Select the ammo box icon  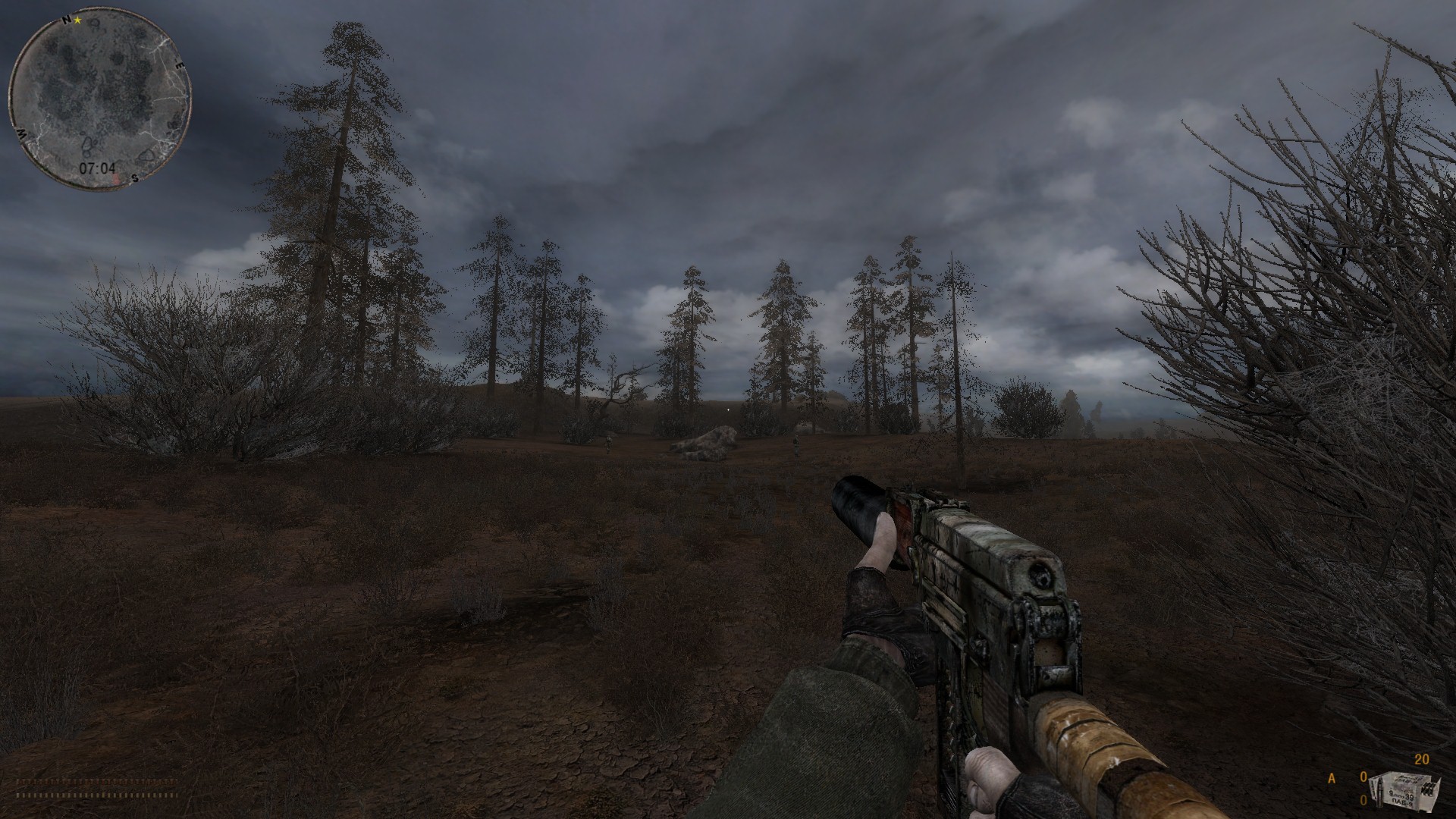pos(1405,797)
